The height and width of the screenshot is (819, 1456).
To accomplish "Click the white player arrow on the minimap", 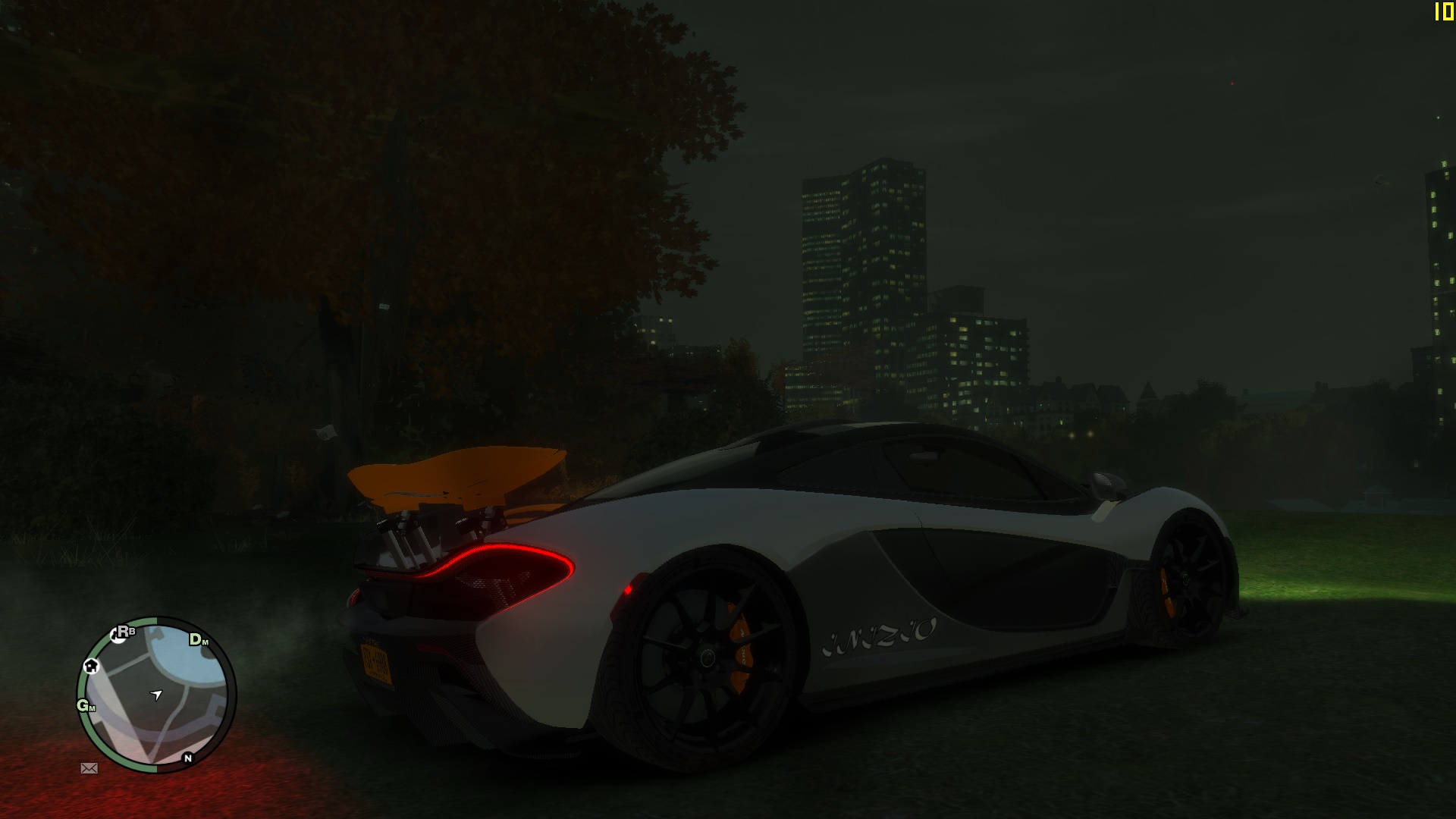I will pyautogui.click(x=157, y=694).
